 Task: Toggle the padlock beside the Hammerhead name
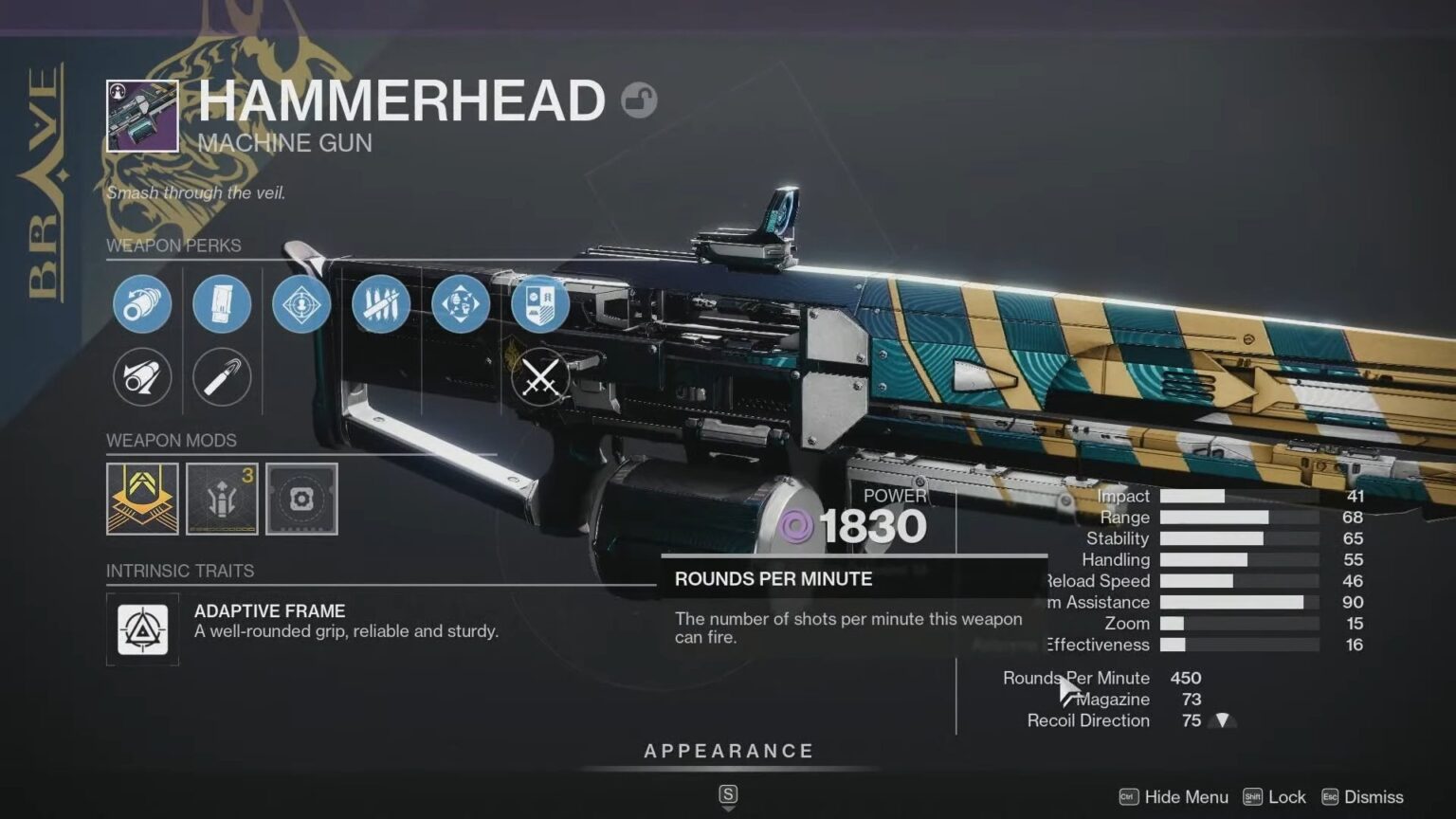641,100
